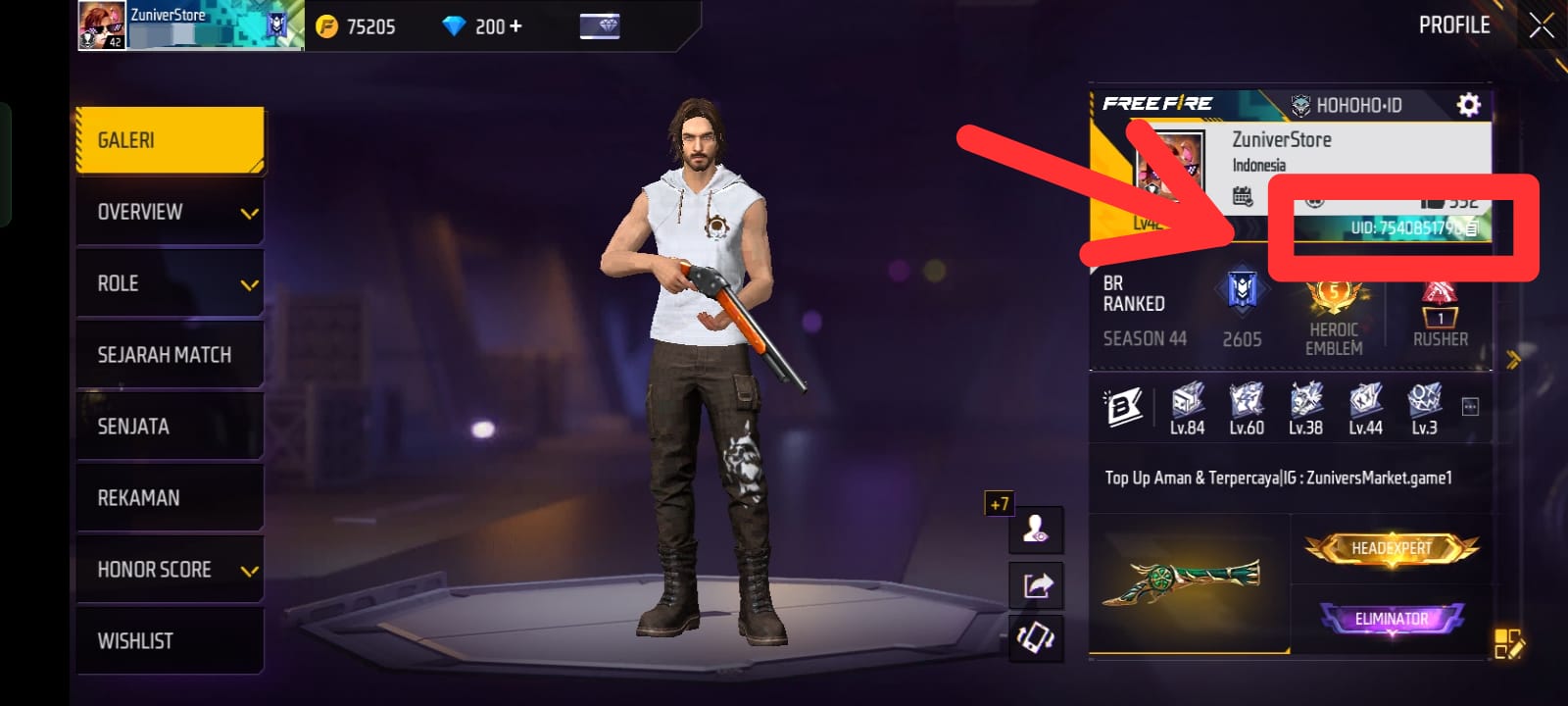This screenshot has height=706, width=1568.
Task: Open profile settings gear icon
Action: tap(1468, 105)
